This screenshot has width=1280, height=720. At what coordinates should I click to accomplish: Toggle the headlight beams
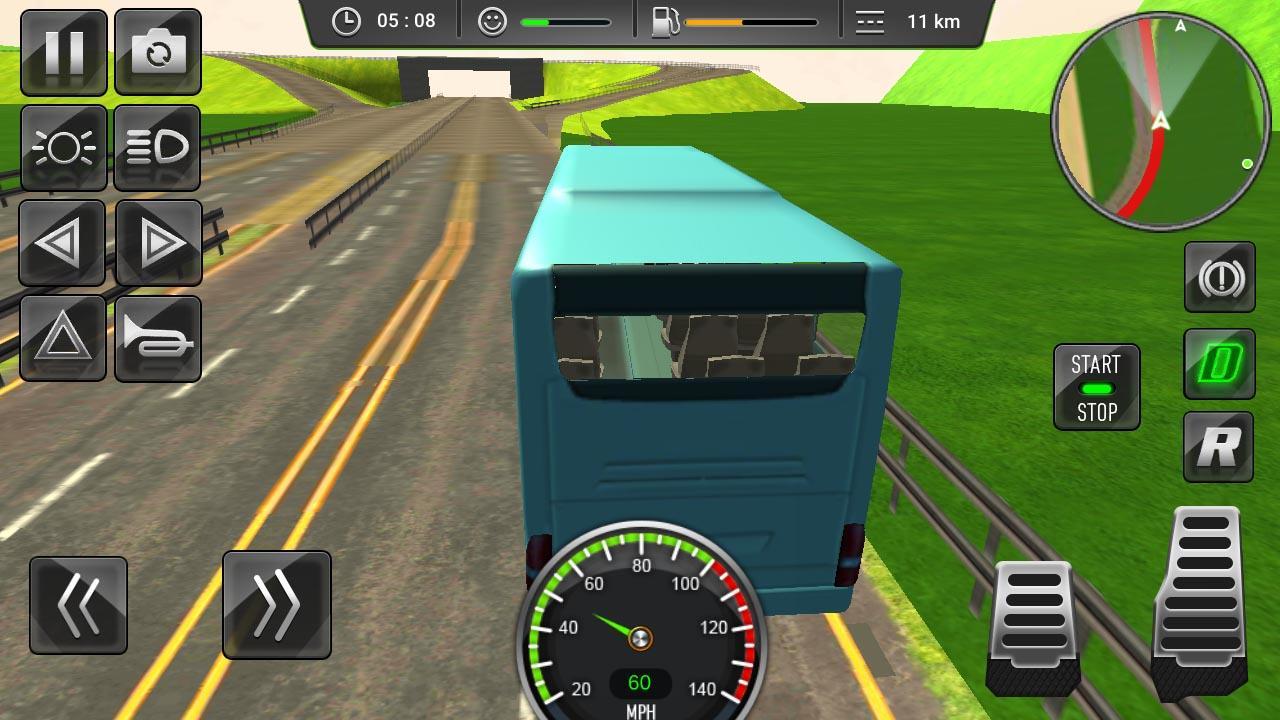click(158, 147)
